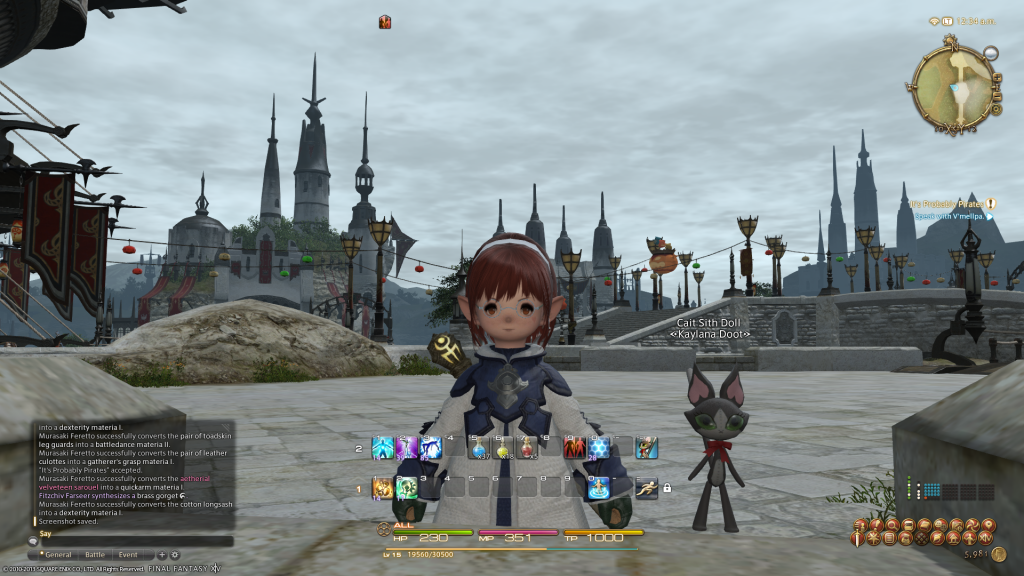1024x576 pixels.
Task: Select the General chat tab
Action: coord(57,554)
